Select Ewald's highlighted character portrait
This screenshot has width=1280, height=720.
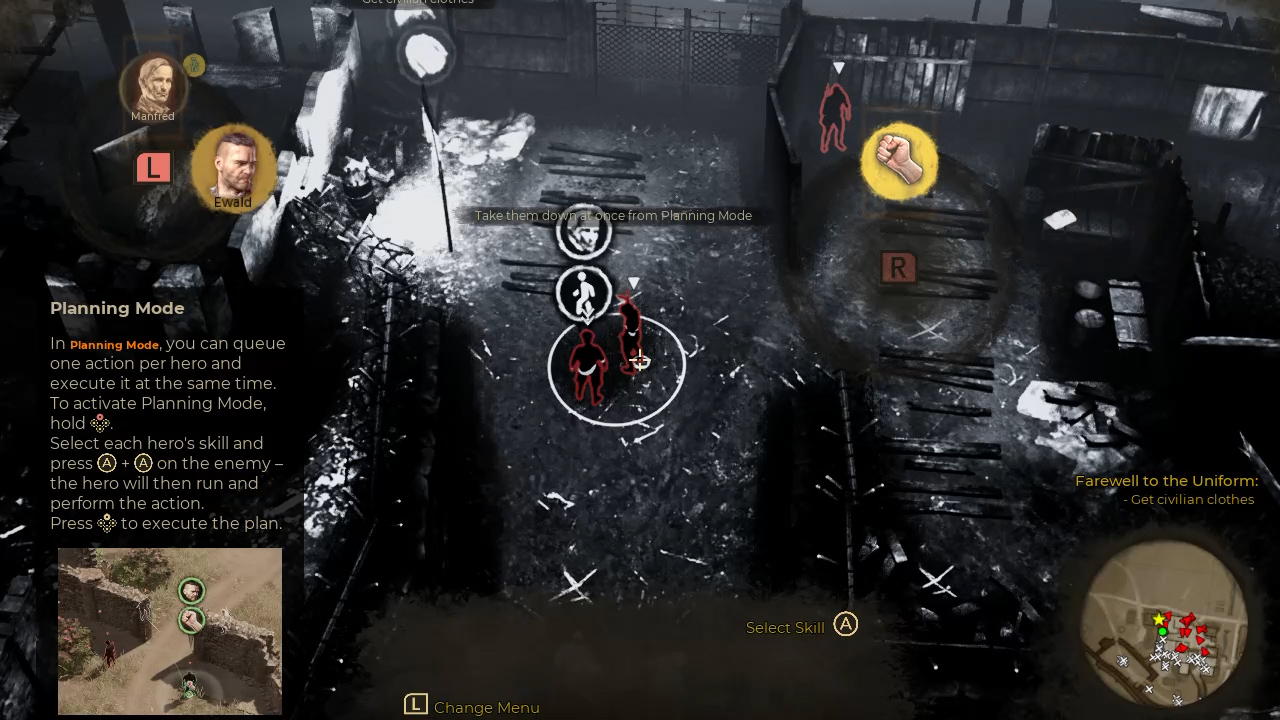pyautogui.click(x=233, y=167)
